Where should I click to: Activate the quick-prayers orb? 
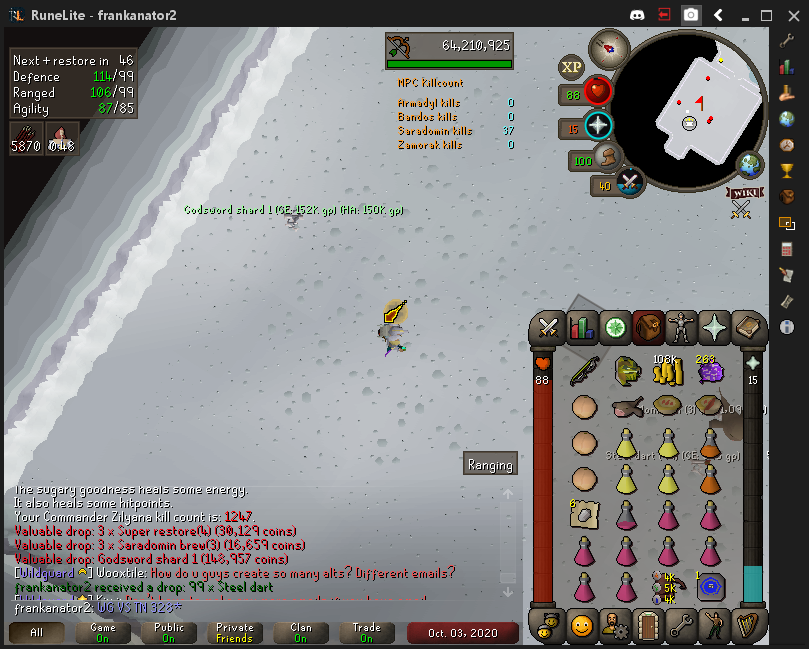coord(598,127)
